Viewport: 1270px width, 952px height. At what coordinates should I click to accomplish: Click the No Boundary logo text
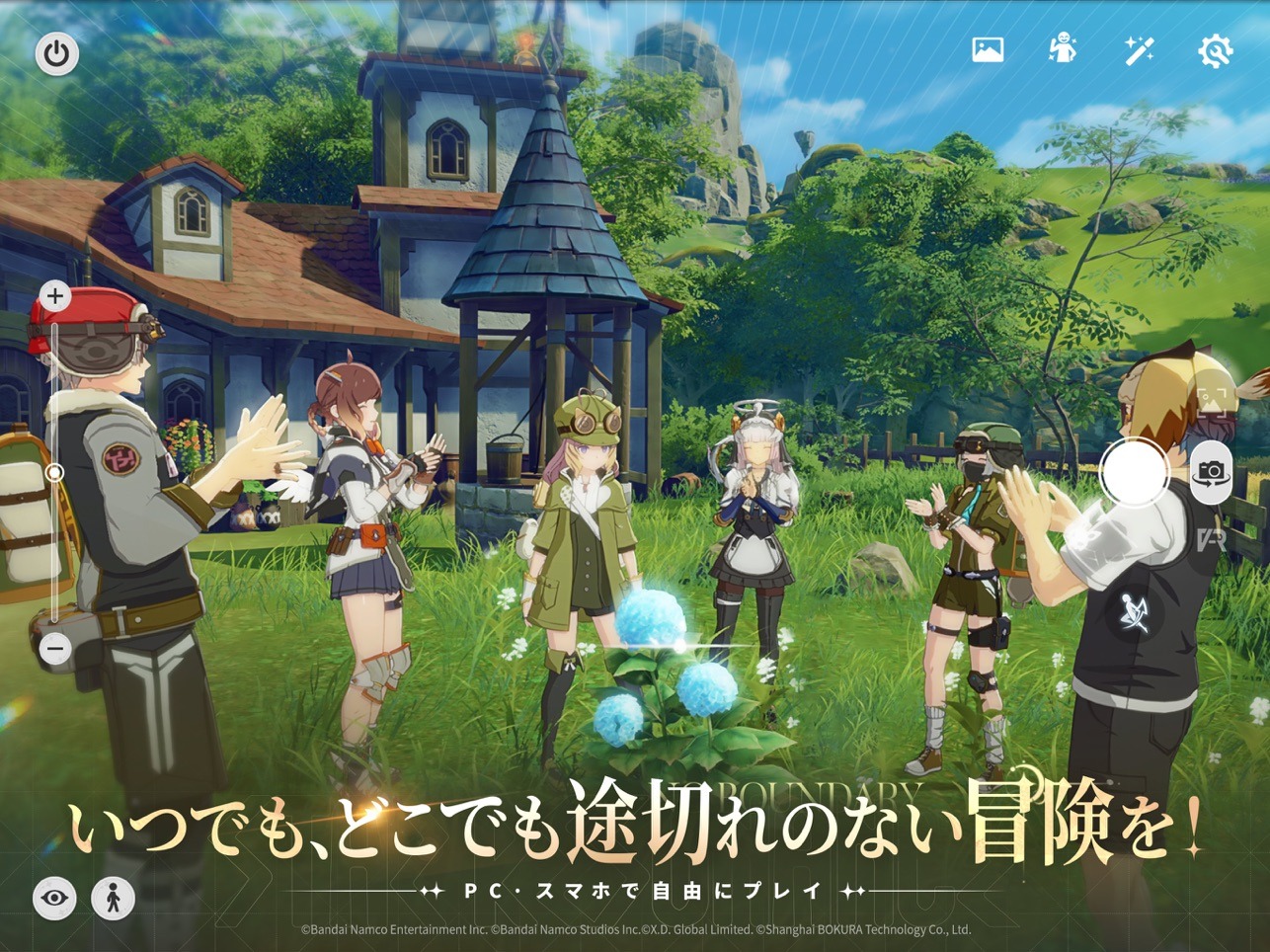[x=790, y=791]
